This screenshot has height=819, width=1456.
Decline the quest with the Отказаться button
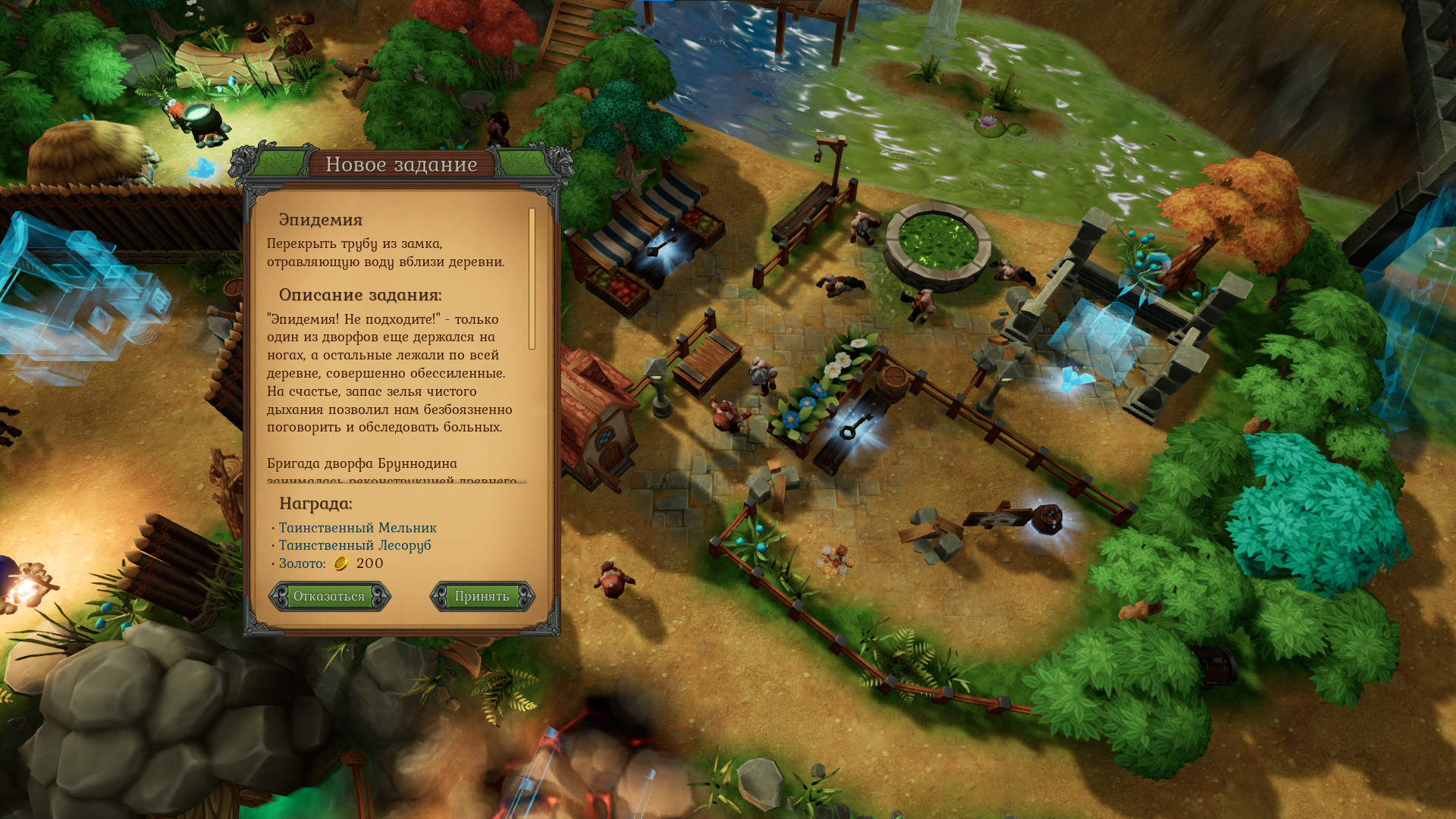(329, 596)
